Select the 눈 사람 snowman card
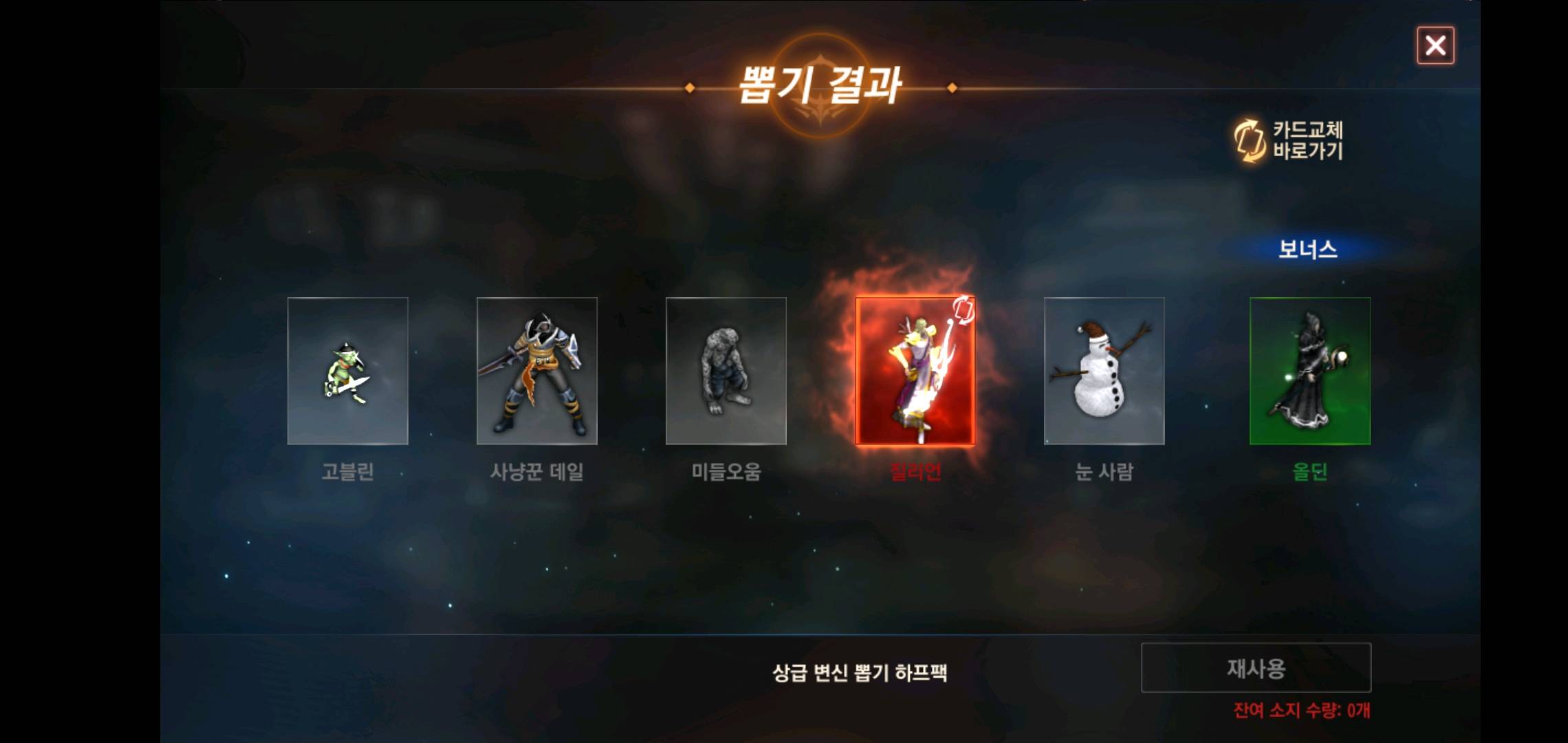1568x743 pixels. tap(1104, 372)
